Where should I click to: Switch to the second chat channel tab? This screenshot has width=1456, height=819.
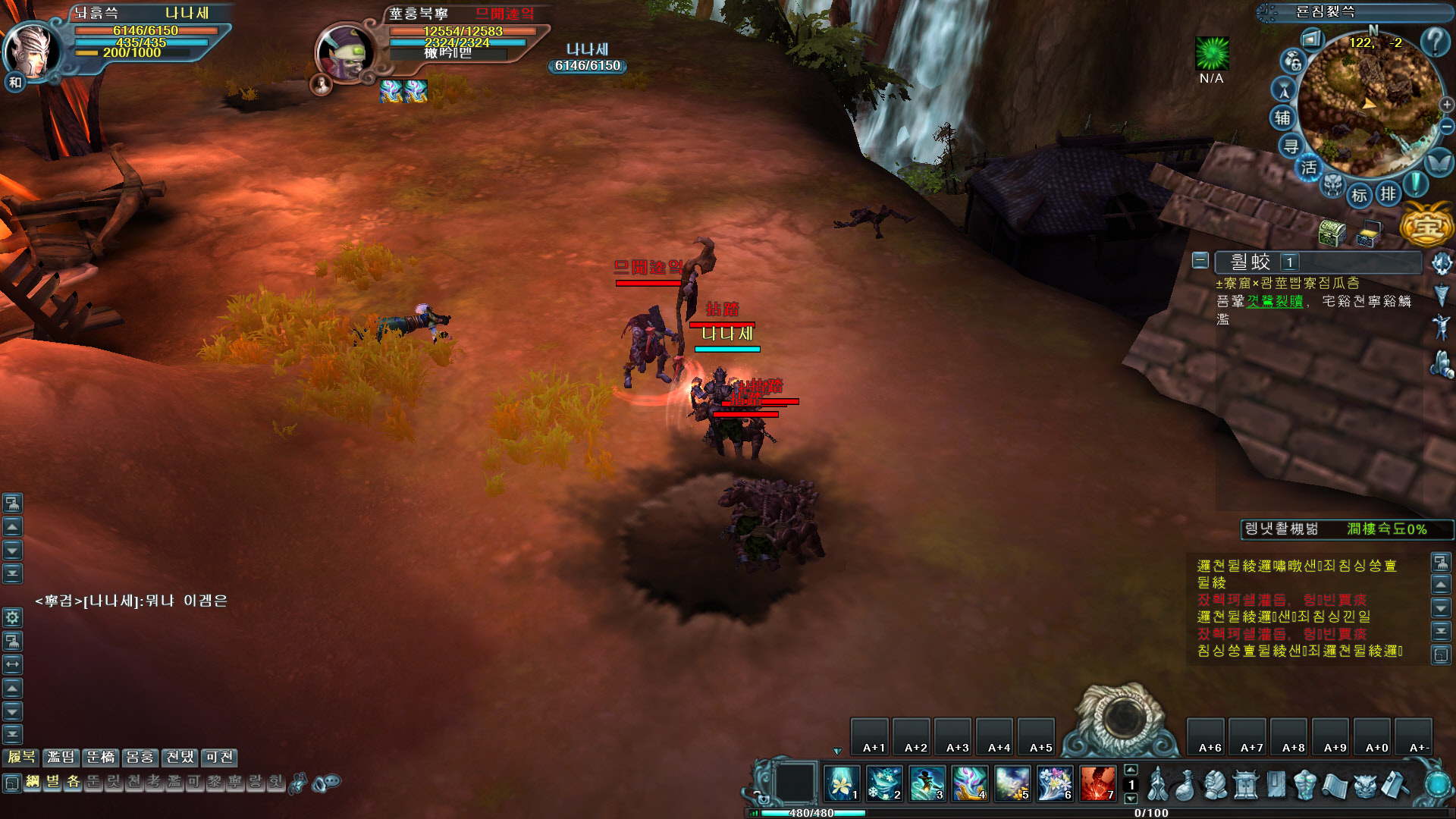[61, 757]
